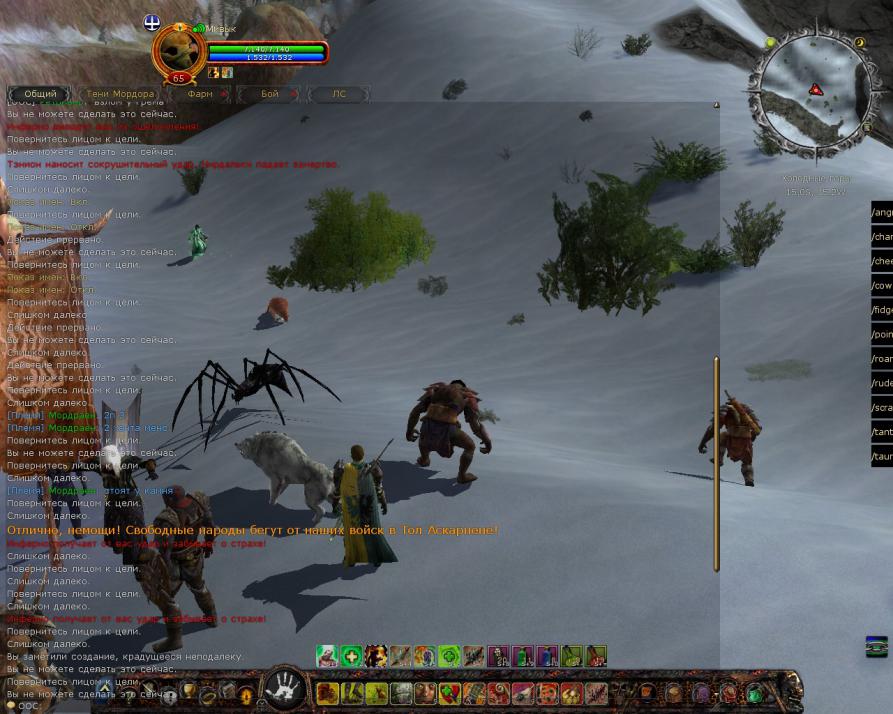Trigger the /rude emote shortcut
The height and width of the screenshot is (714, 893).
point(882,383)
